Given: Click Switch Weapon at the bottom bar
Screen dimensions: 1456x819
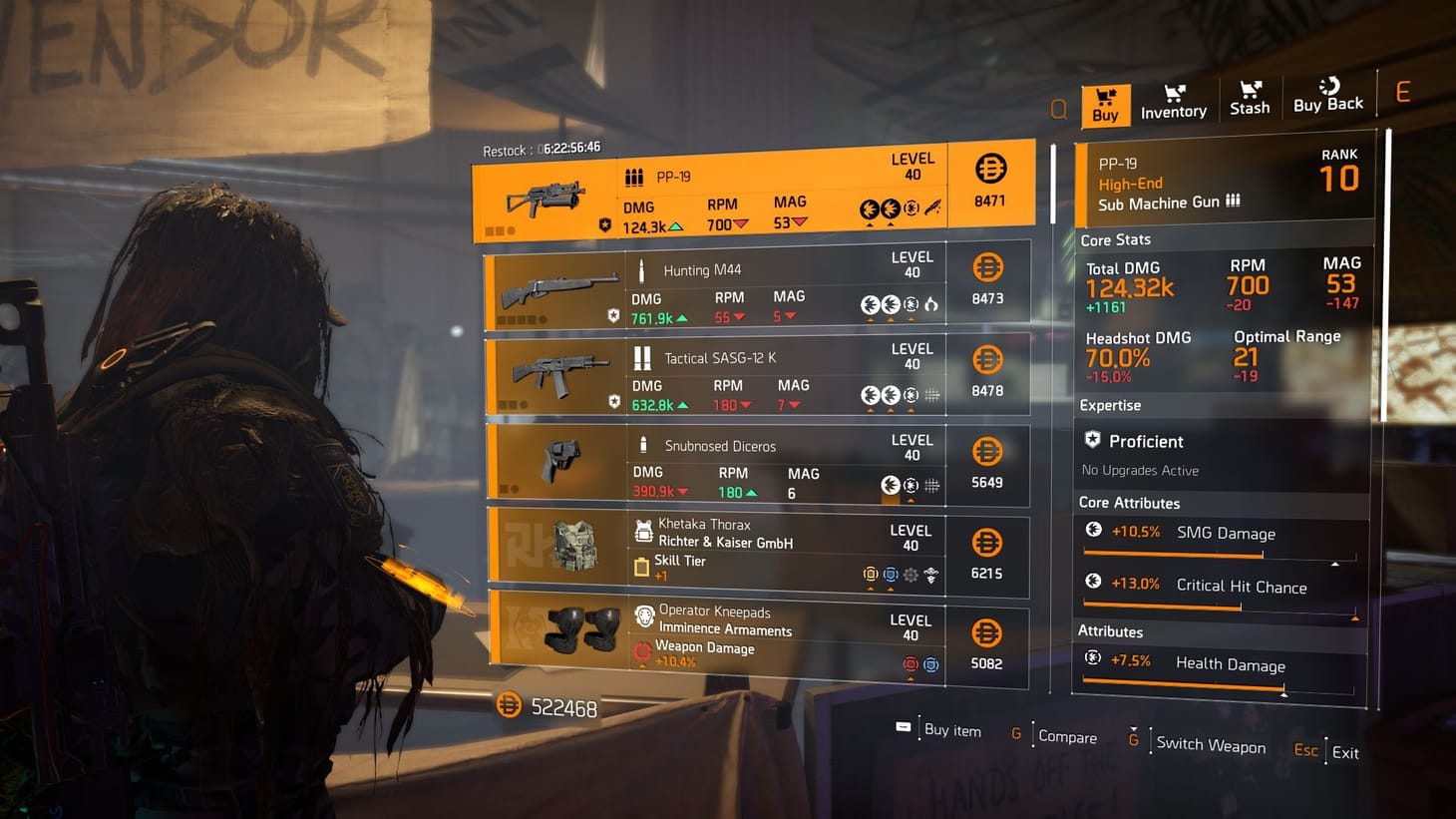Looking at the screenshot, I should pos(1210,746).
